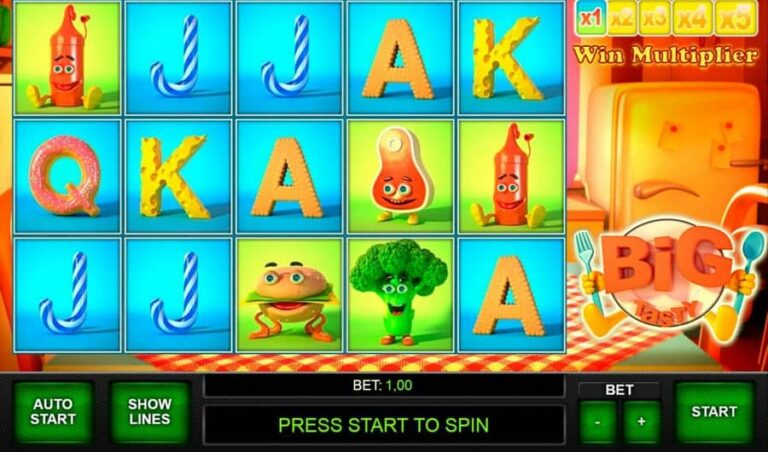
Task: Decrease the bet with the minus button
Action: (x=597, y=422)
